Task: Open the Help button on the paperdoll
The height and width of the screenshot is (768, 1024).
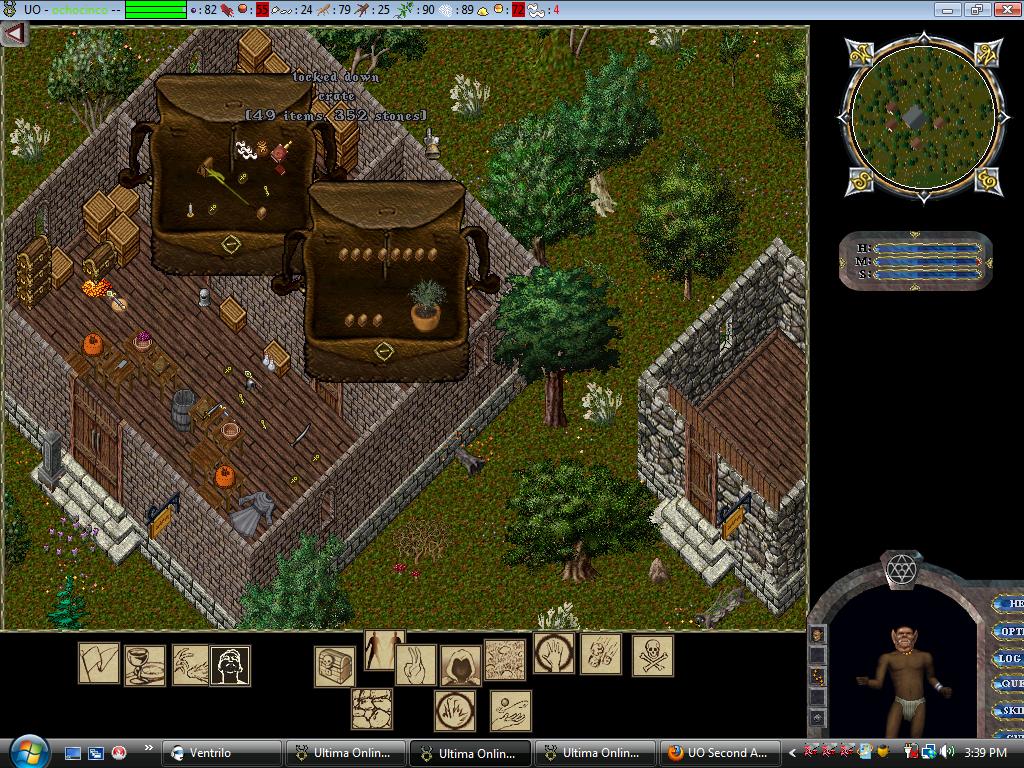Action: pyautogui.click(x=1010, y=604)
